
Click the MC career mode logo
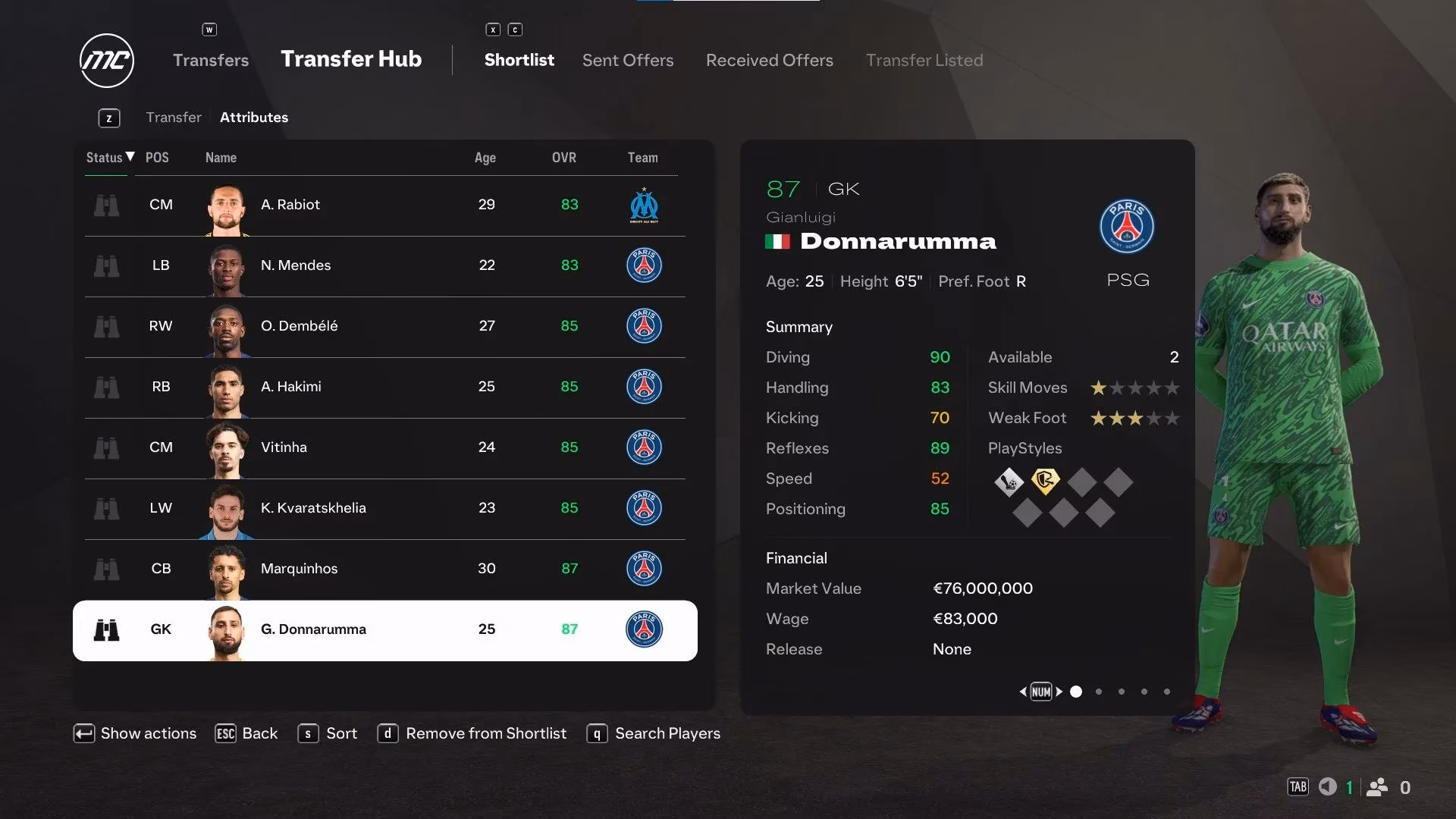coord(106,60)
